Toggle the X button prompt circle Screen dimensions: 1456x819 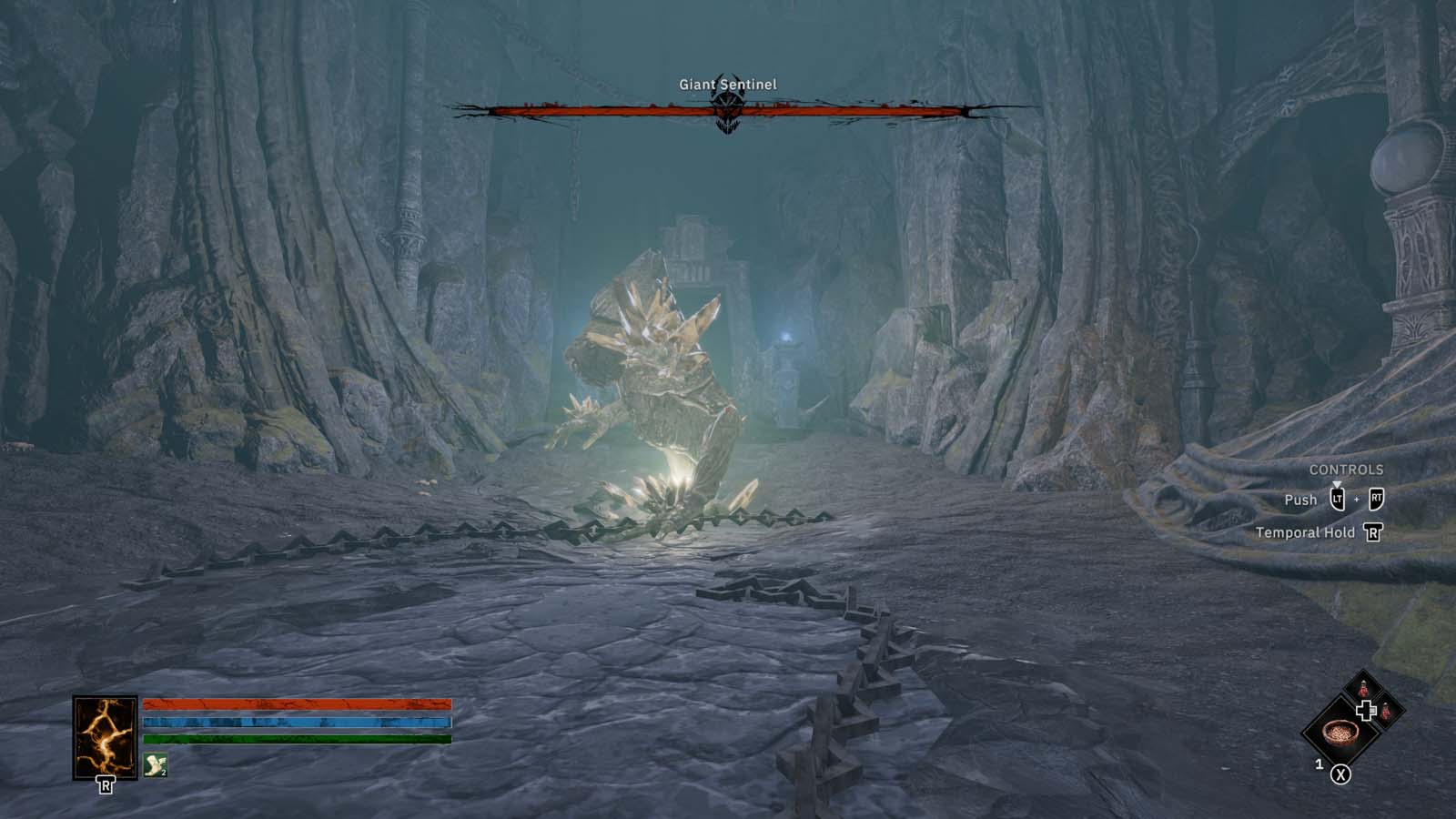click(x=1340, y=773)
